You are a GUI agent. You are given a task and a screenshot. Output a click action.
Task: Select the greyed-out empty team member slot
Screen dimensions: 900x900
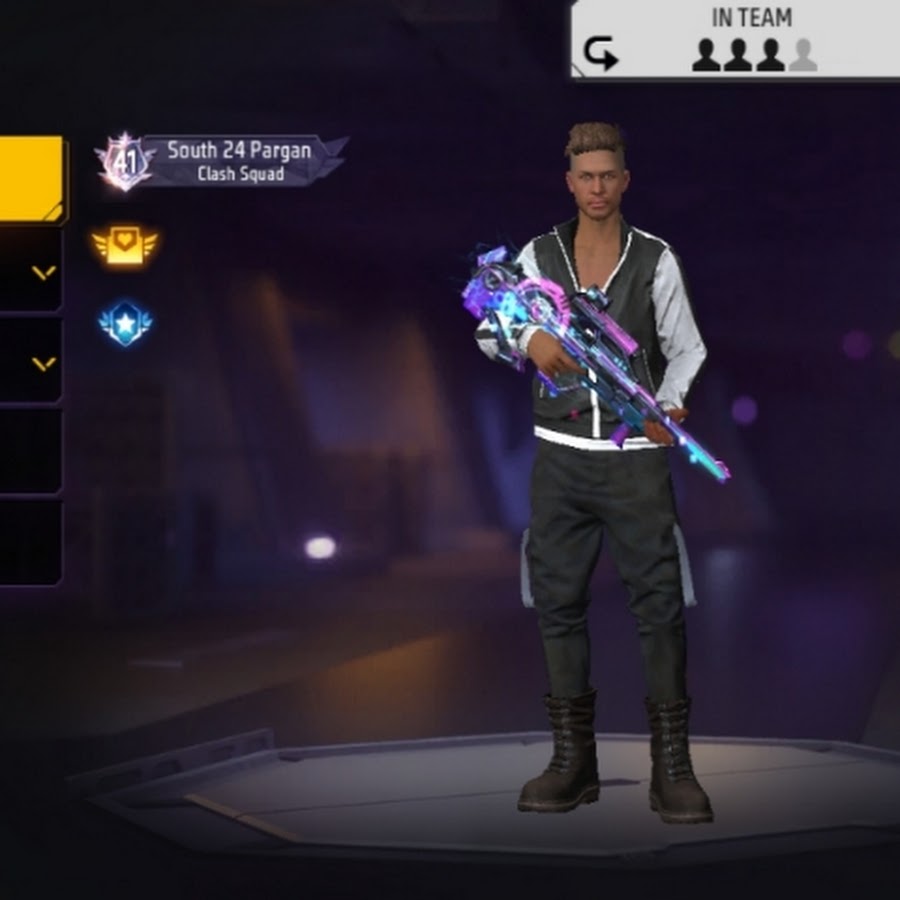[802, 55]
